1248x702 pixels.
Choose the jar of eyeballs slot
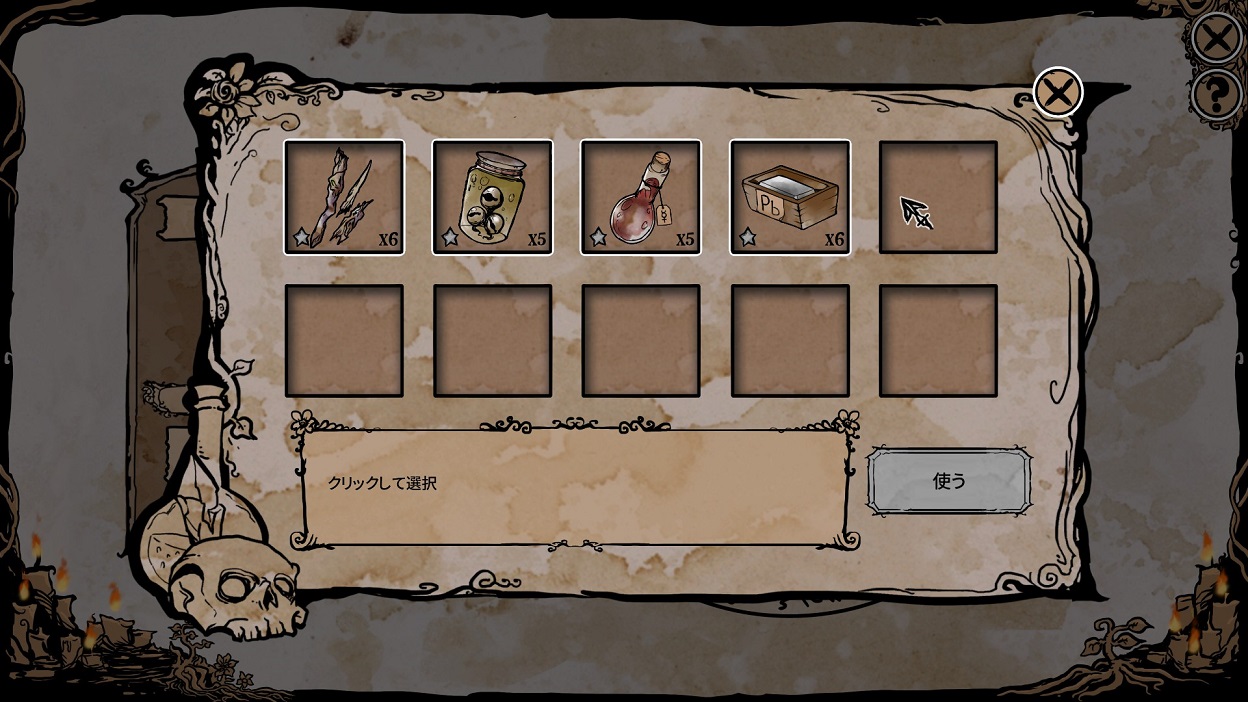coord(492,197)
